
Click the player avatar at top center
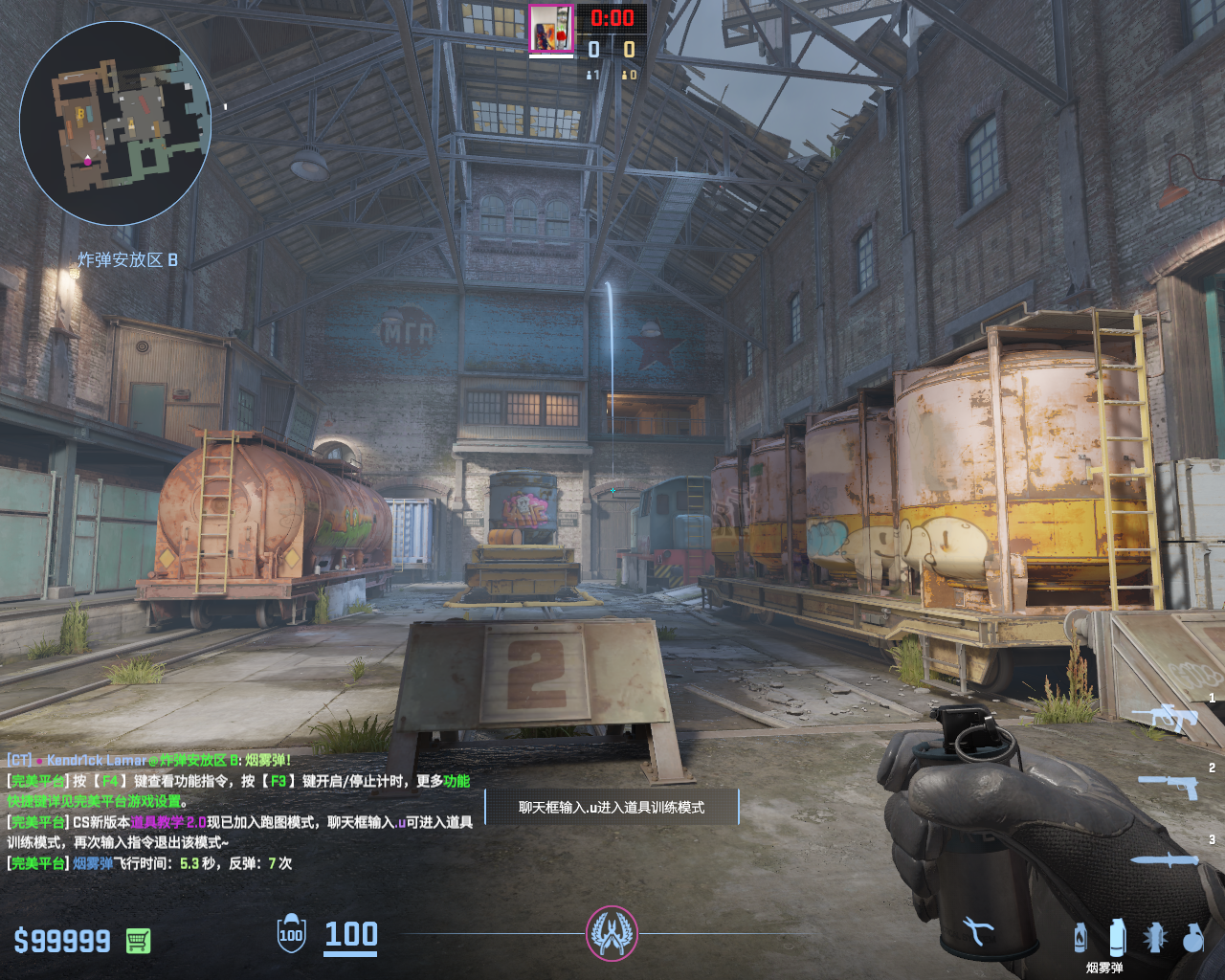[x=550, y=29]
